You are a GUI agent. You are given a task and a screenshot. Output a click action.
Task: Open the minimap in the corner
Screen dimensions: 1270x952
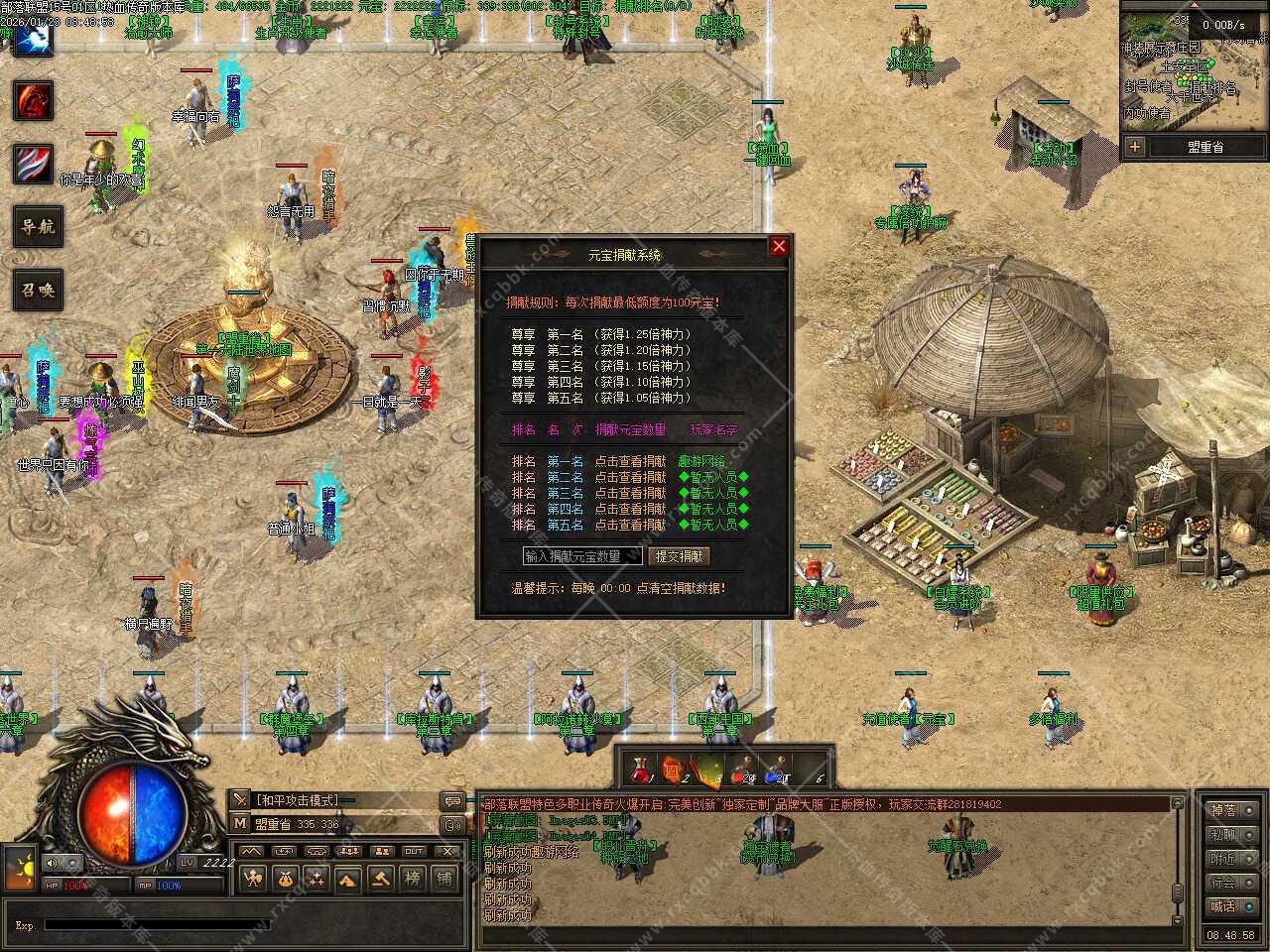click(1193, 67)
